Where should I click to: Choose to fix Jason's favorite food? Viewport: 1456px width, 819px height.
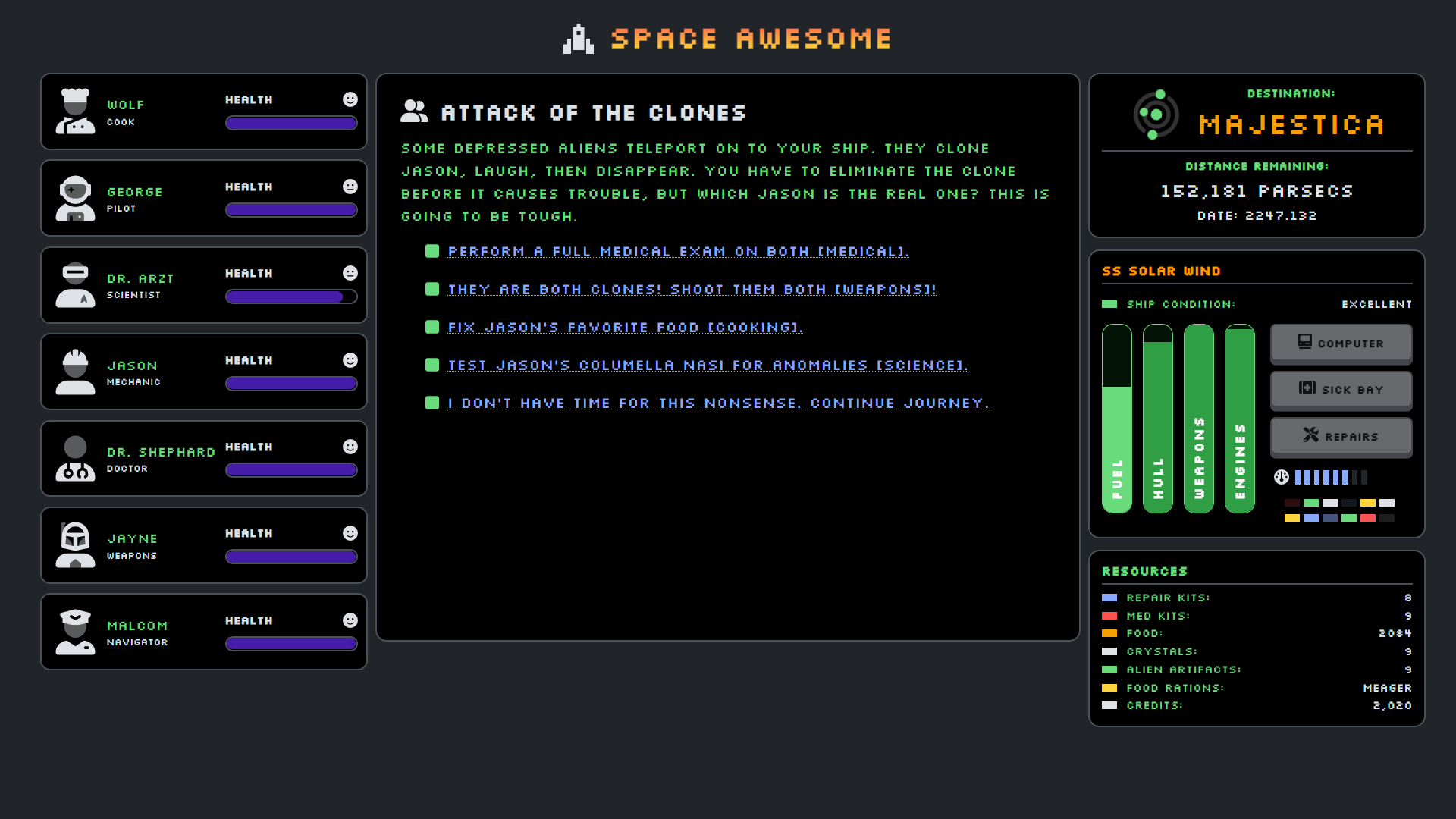(x=625, y=328)
